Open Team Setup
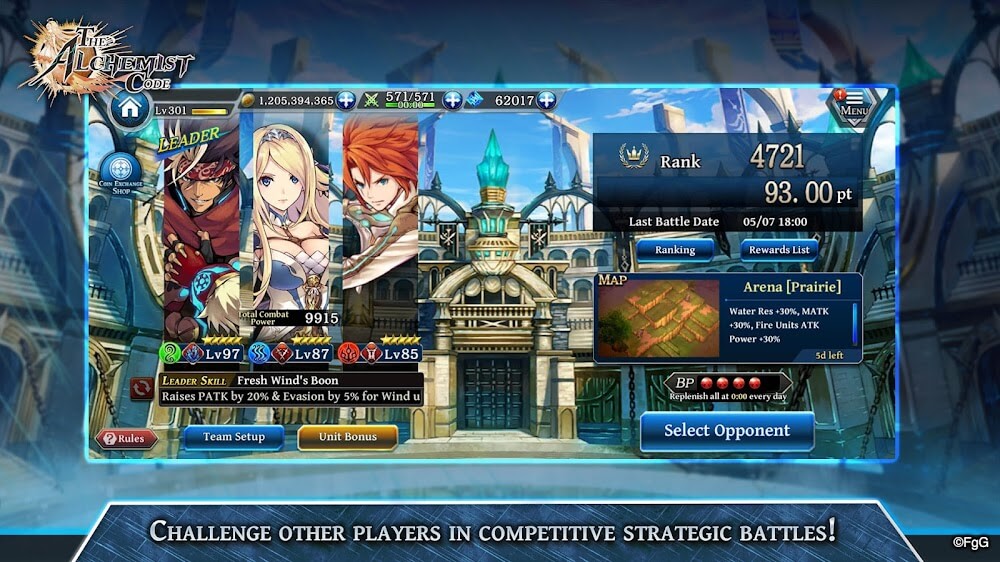The width and height of the screenshot is (1000, 562). tap(234, 437)
